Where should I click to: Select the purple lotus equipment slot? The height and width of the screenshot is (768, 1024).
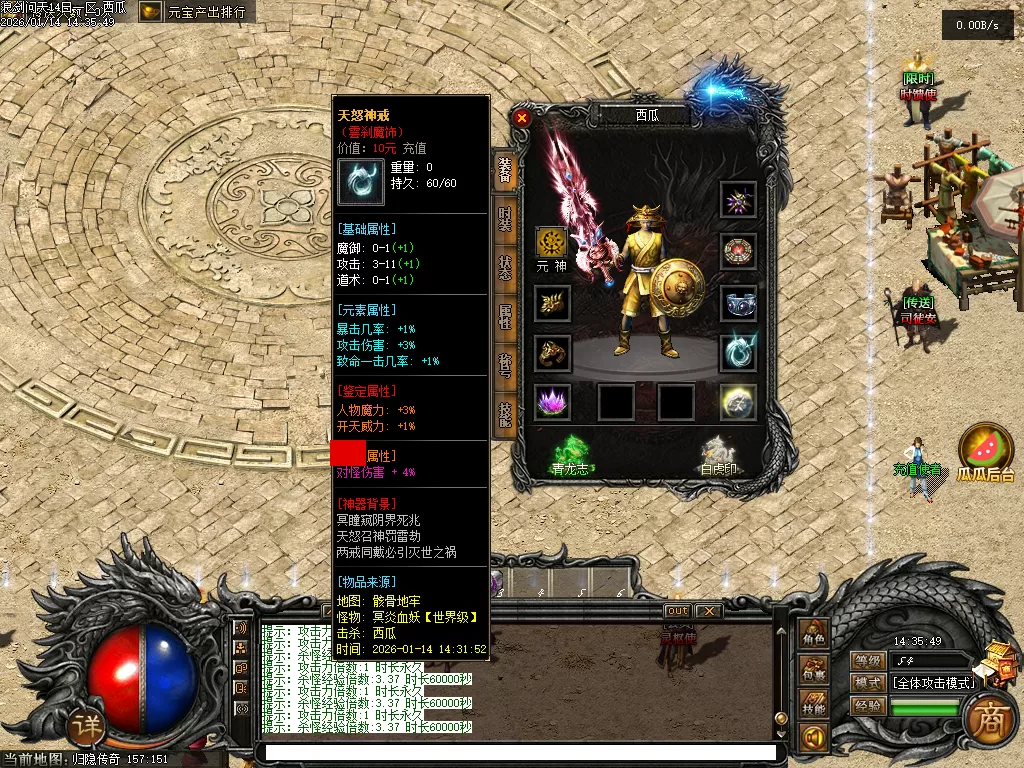(551, 401)
